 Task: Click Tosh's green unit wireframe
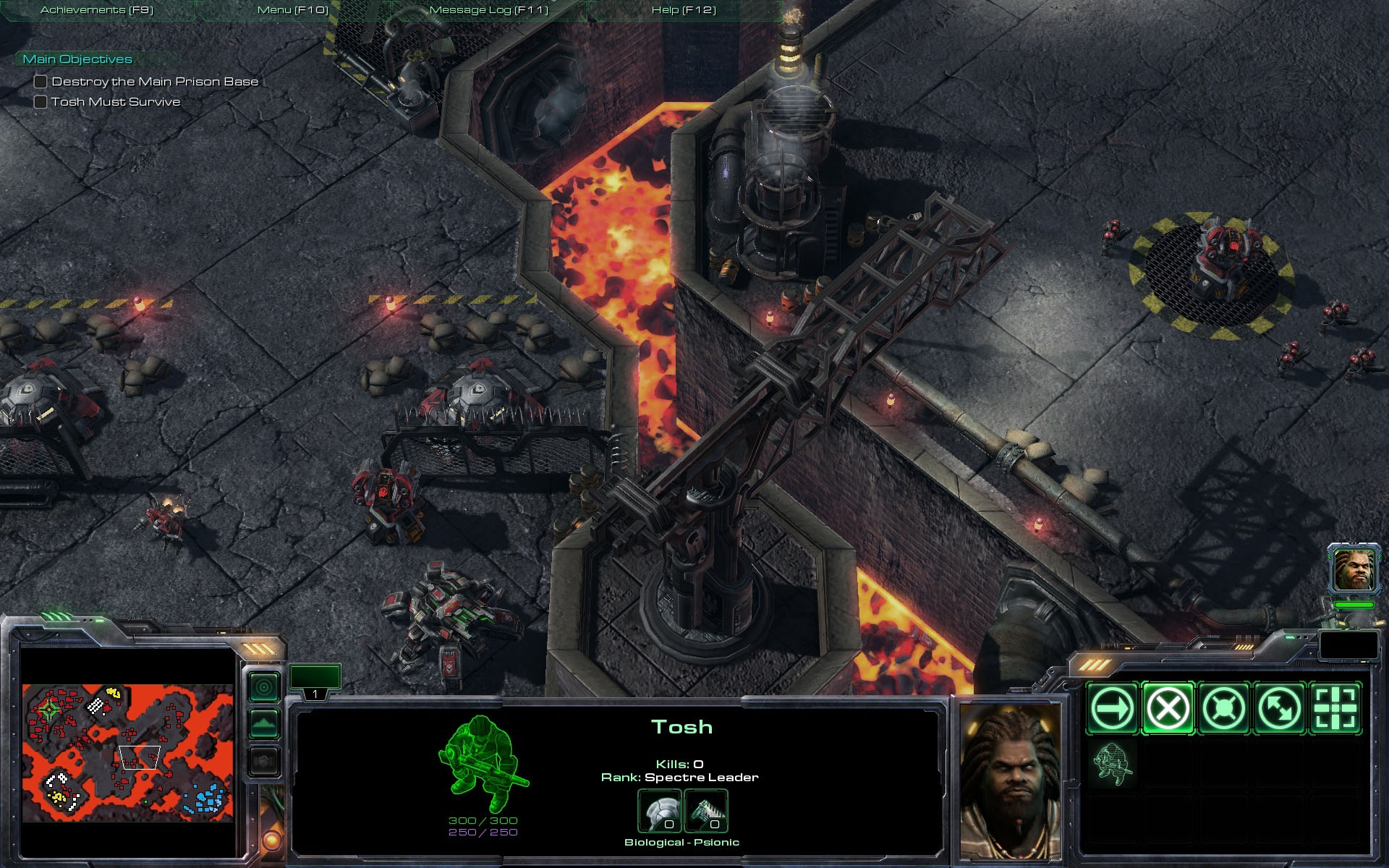tap(482, 763)
